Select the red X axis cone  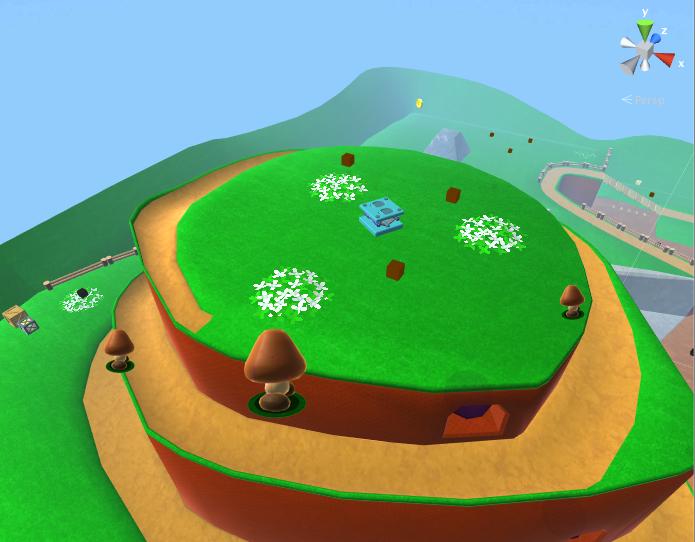pyautogui.click(x=665, y=59)
